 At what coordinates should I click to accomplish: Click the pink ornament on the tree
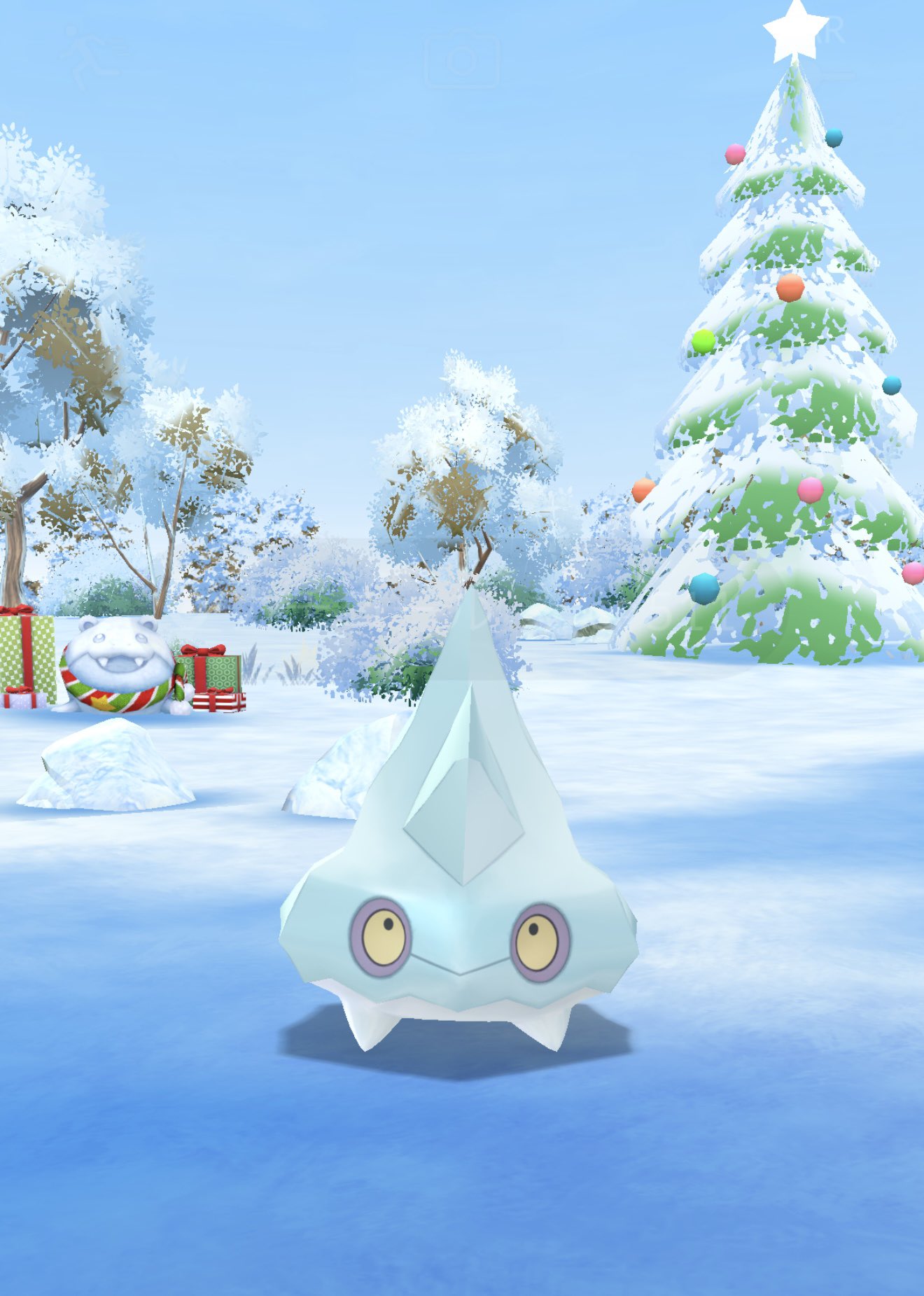click(x=811, y=492)
